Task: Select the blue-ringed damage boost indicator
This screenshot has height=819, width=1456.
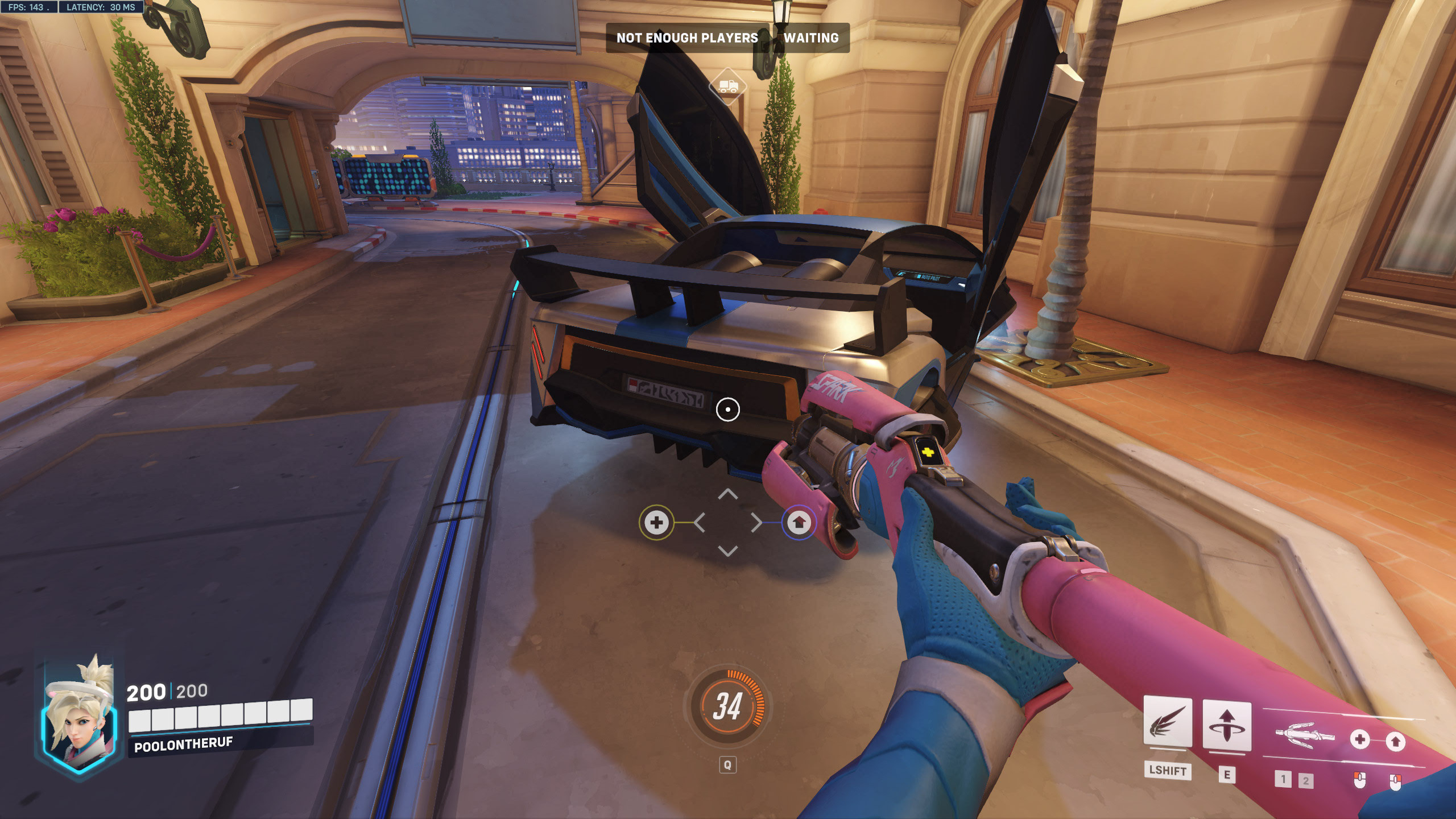Action: 799,522
